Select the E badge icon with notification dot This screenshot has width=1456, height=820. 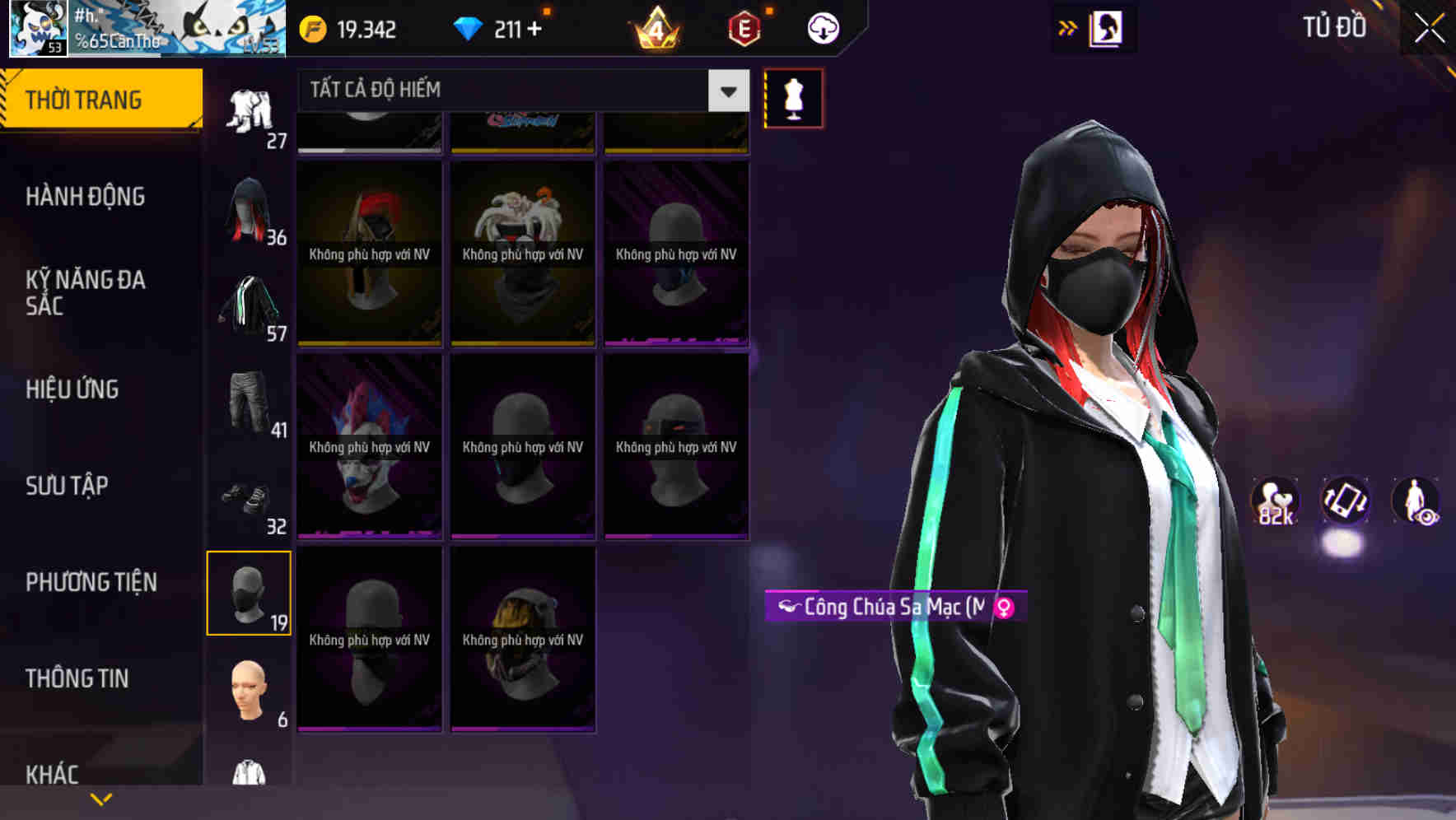744,27
